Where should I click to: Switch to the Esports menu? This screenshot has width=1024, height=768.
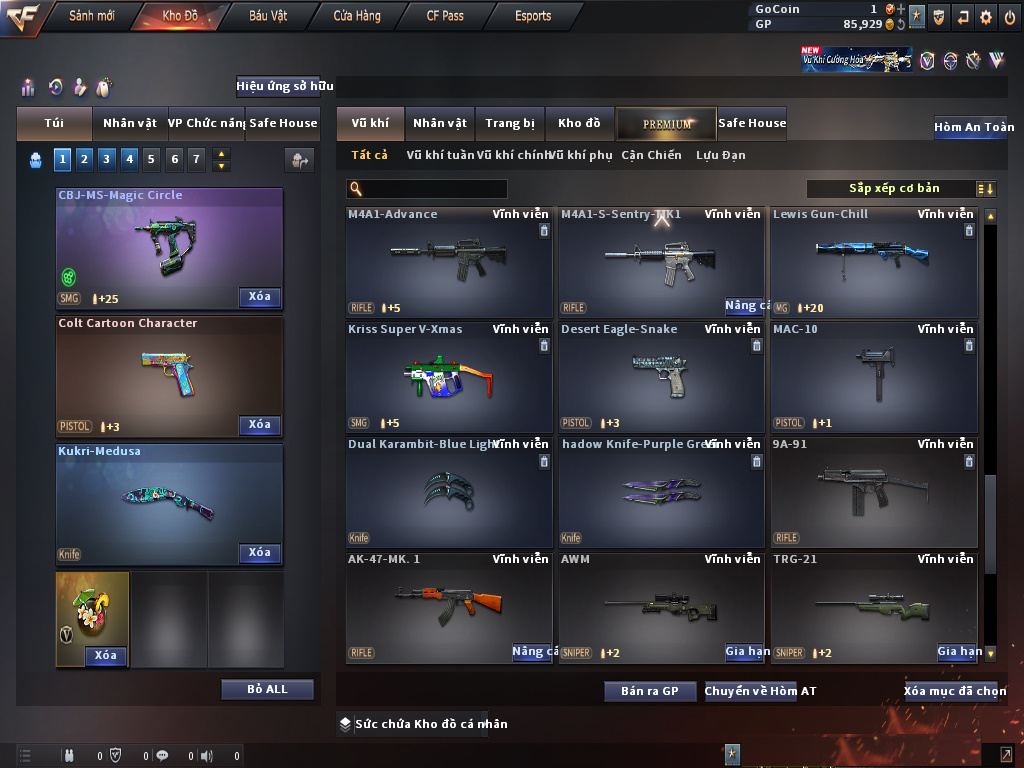[x=533, y=16]
